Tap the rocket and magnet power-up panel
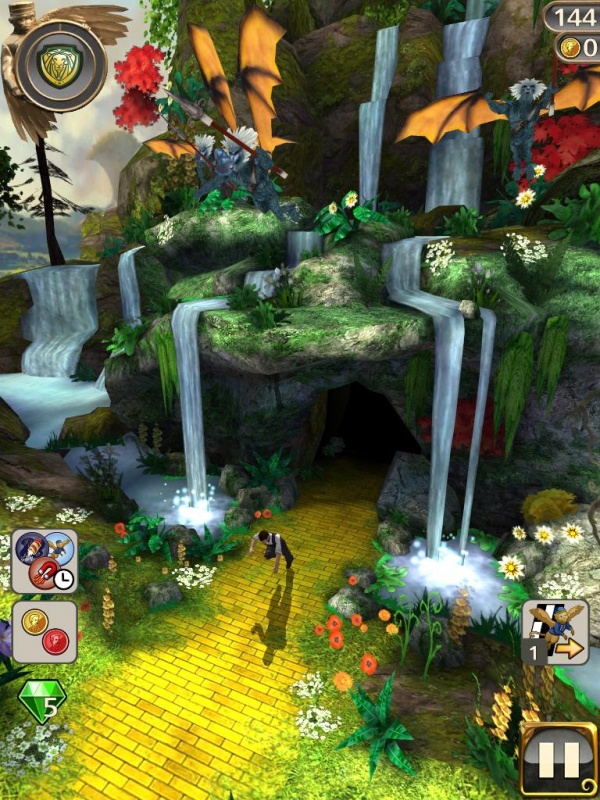 point(44,561)
